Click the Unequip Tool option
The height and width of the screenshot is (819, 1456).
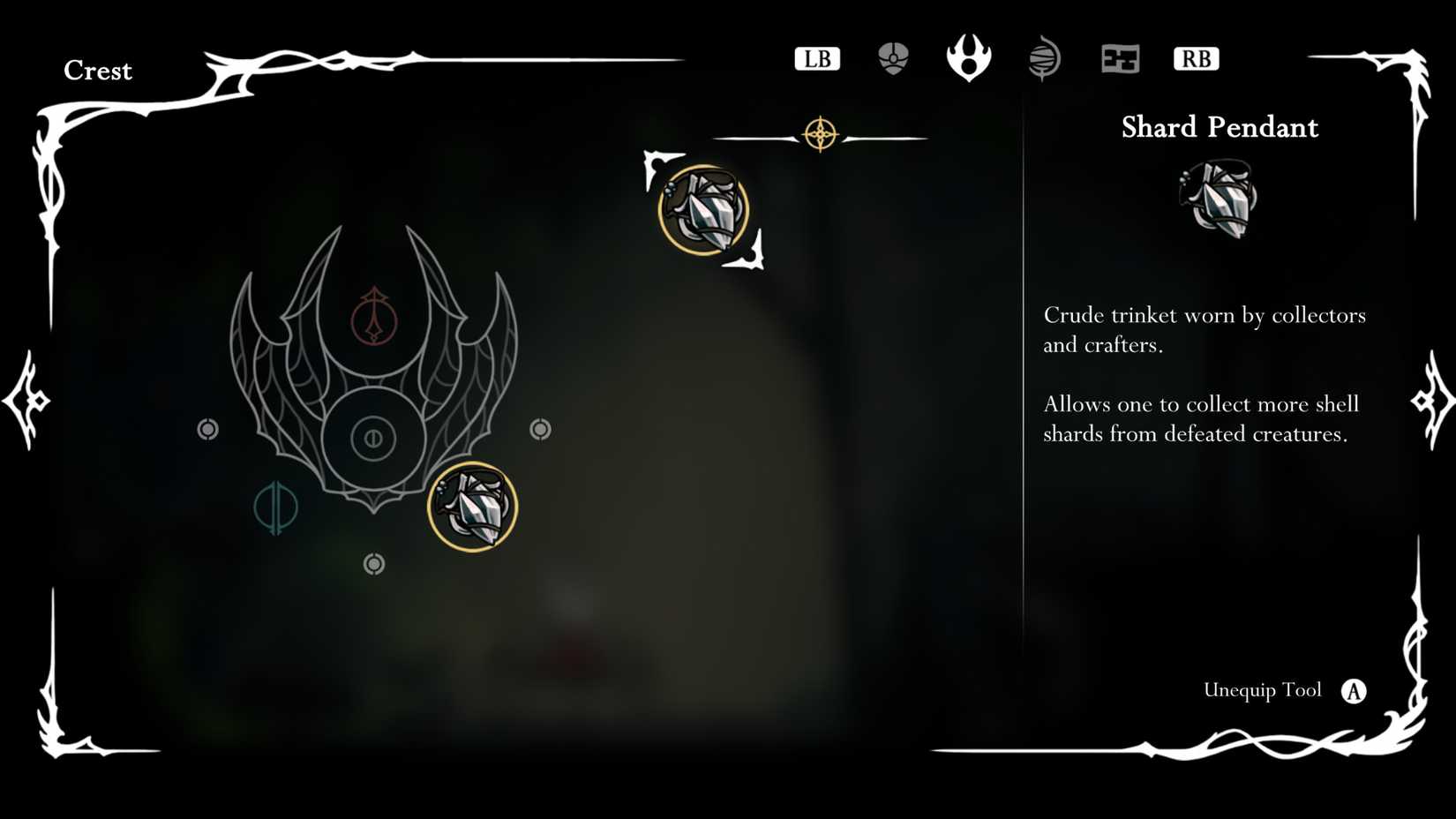pyautogui.click(x=1262, y=691)
